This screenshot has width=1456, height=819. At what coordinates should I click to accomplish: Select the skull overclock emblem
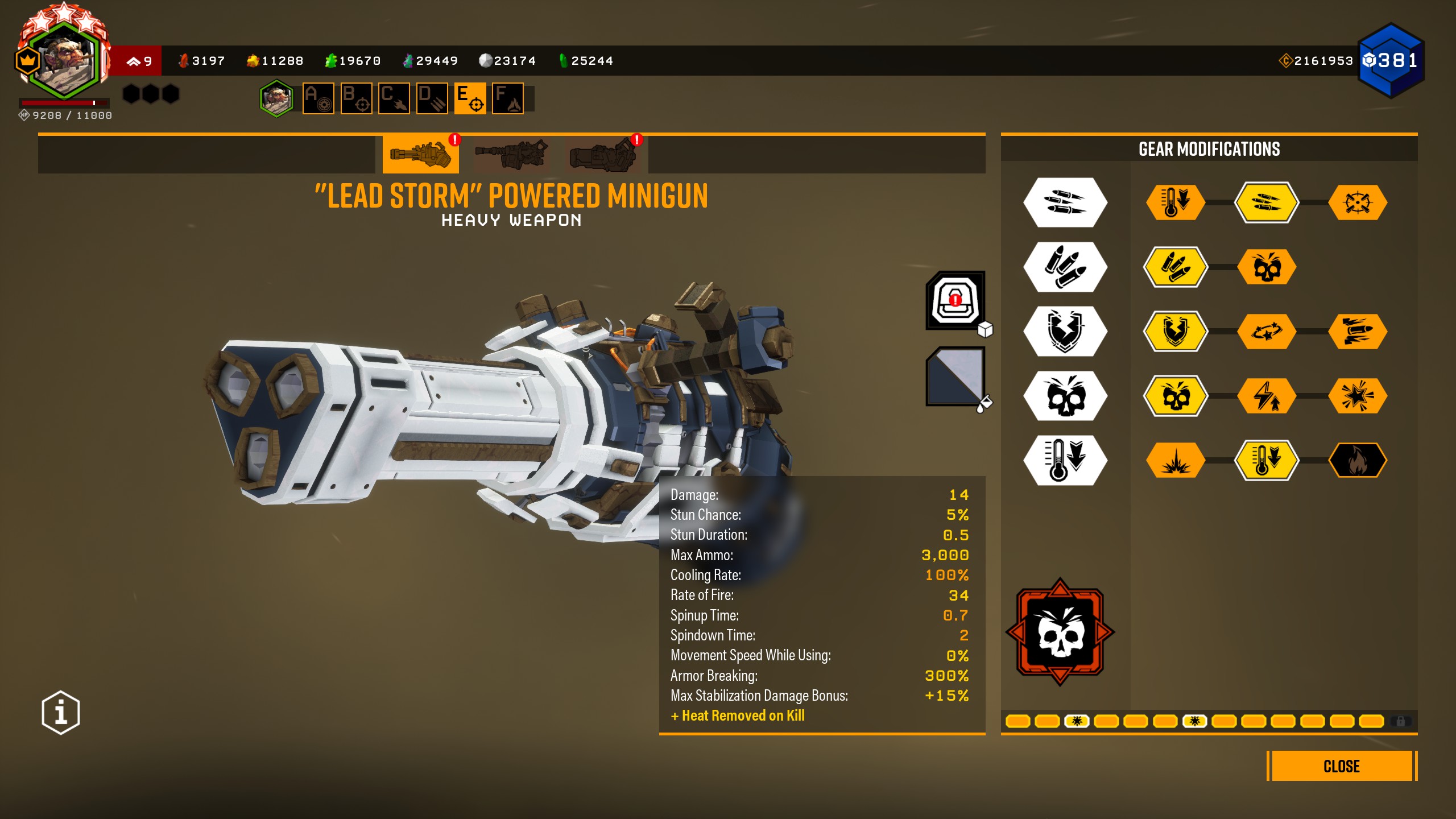(1060, 632)
